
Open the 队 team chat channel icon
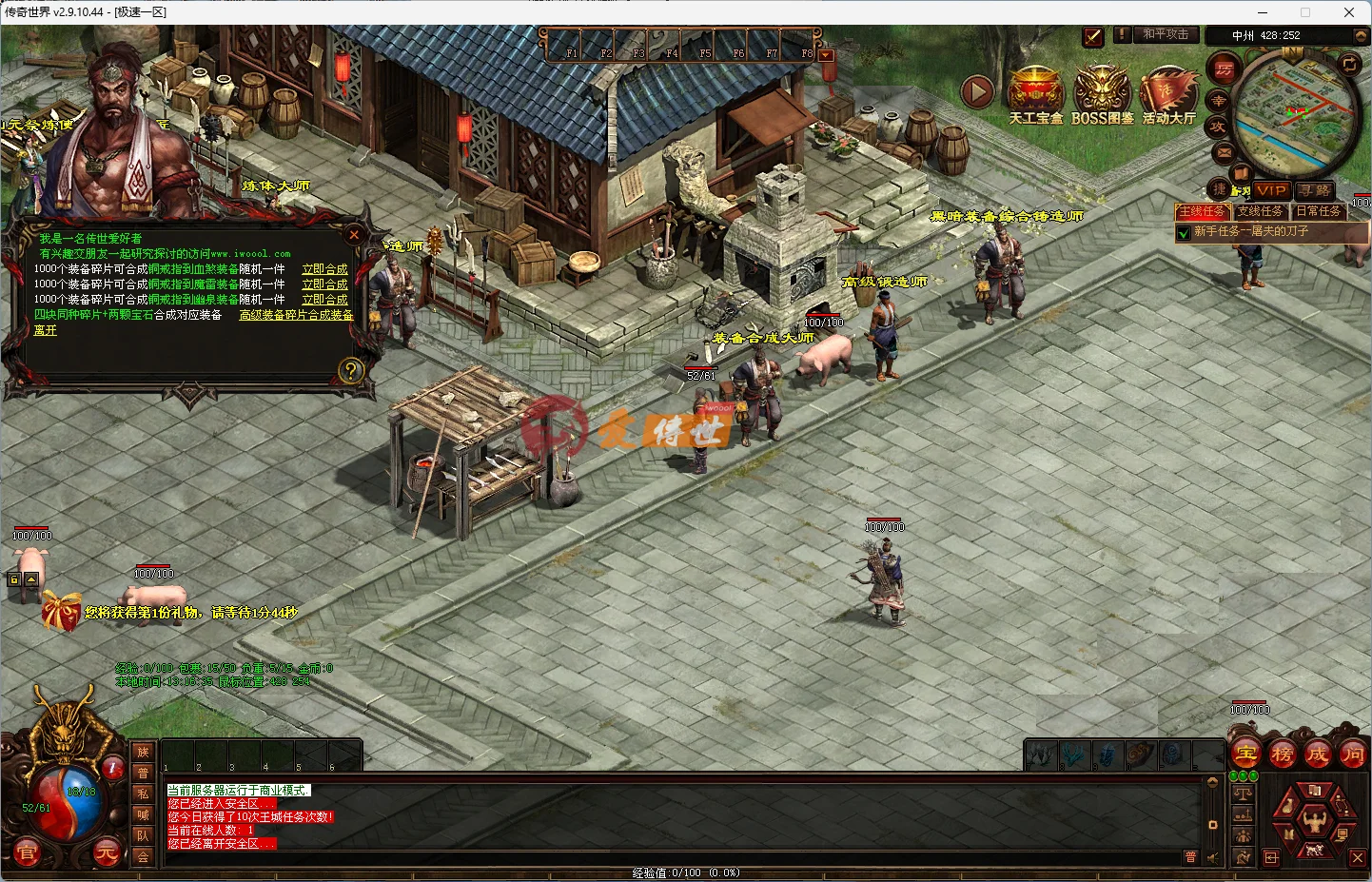coord(144,834)
